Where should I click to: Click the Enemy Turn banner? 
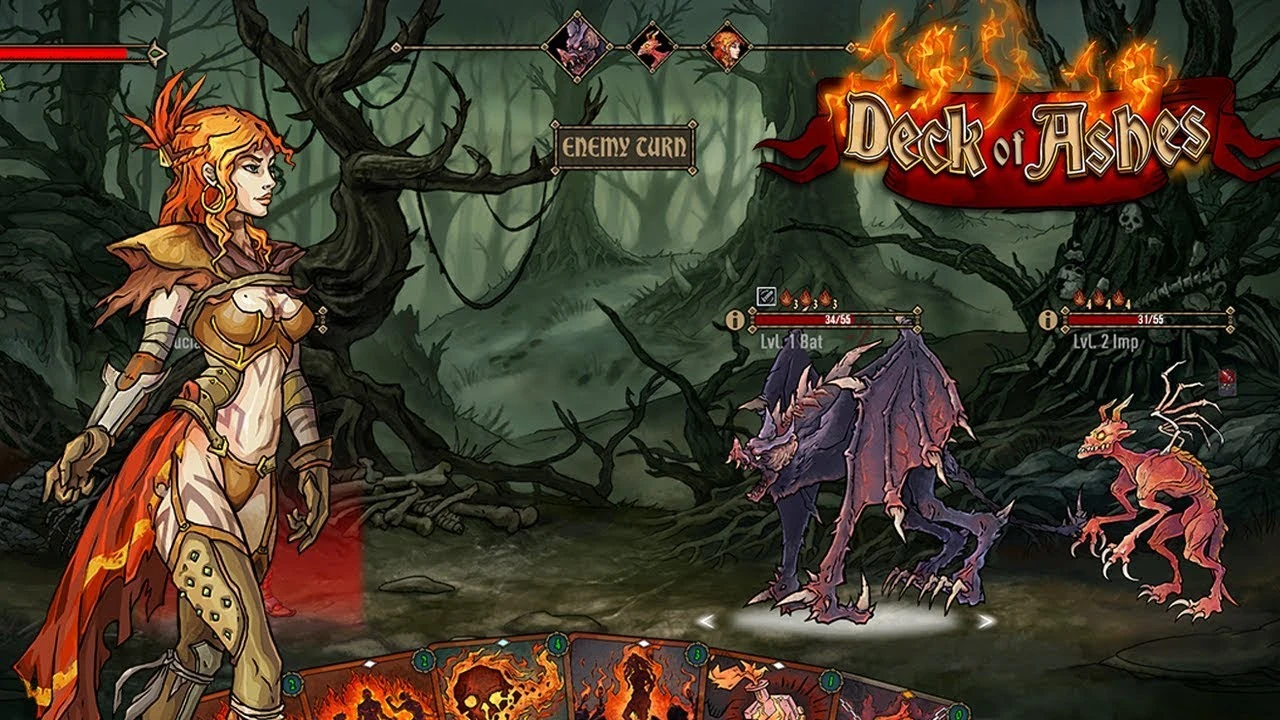626,148
